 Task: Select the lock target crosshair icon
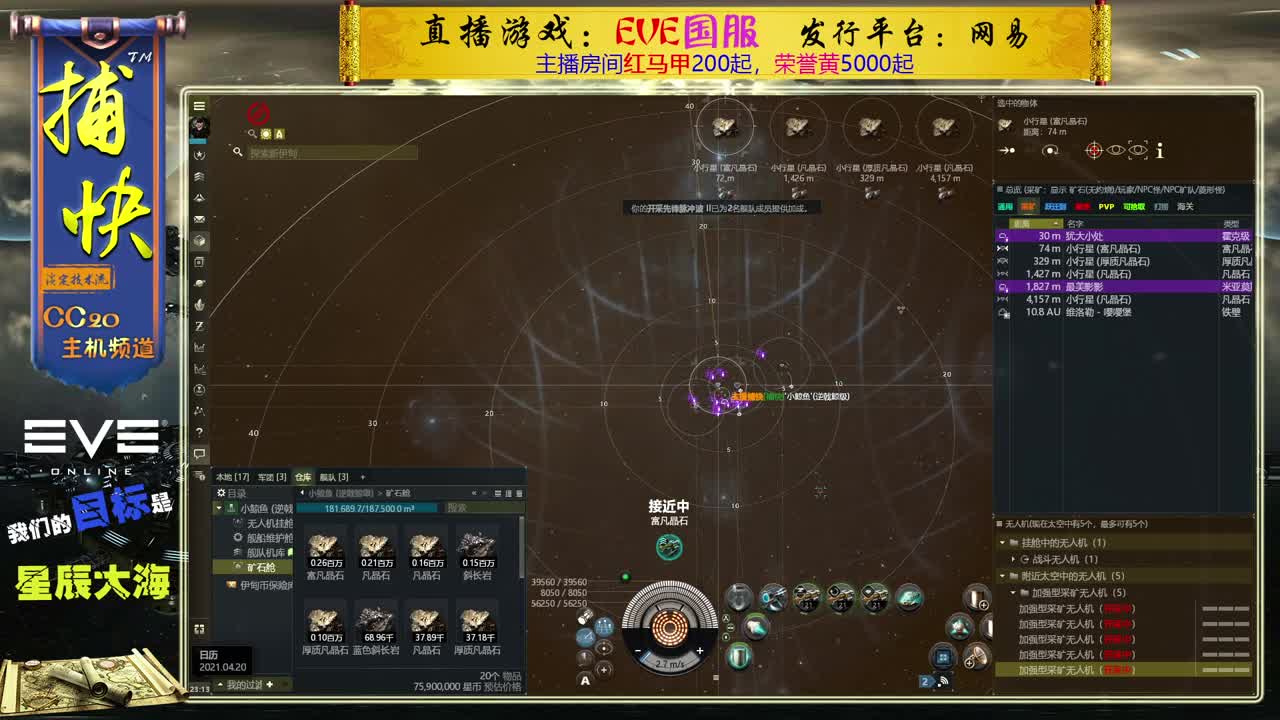pyautogui.click(x=1094, y=150)
